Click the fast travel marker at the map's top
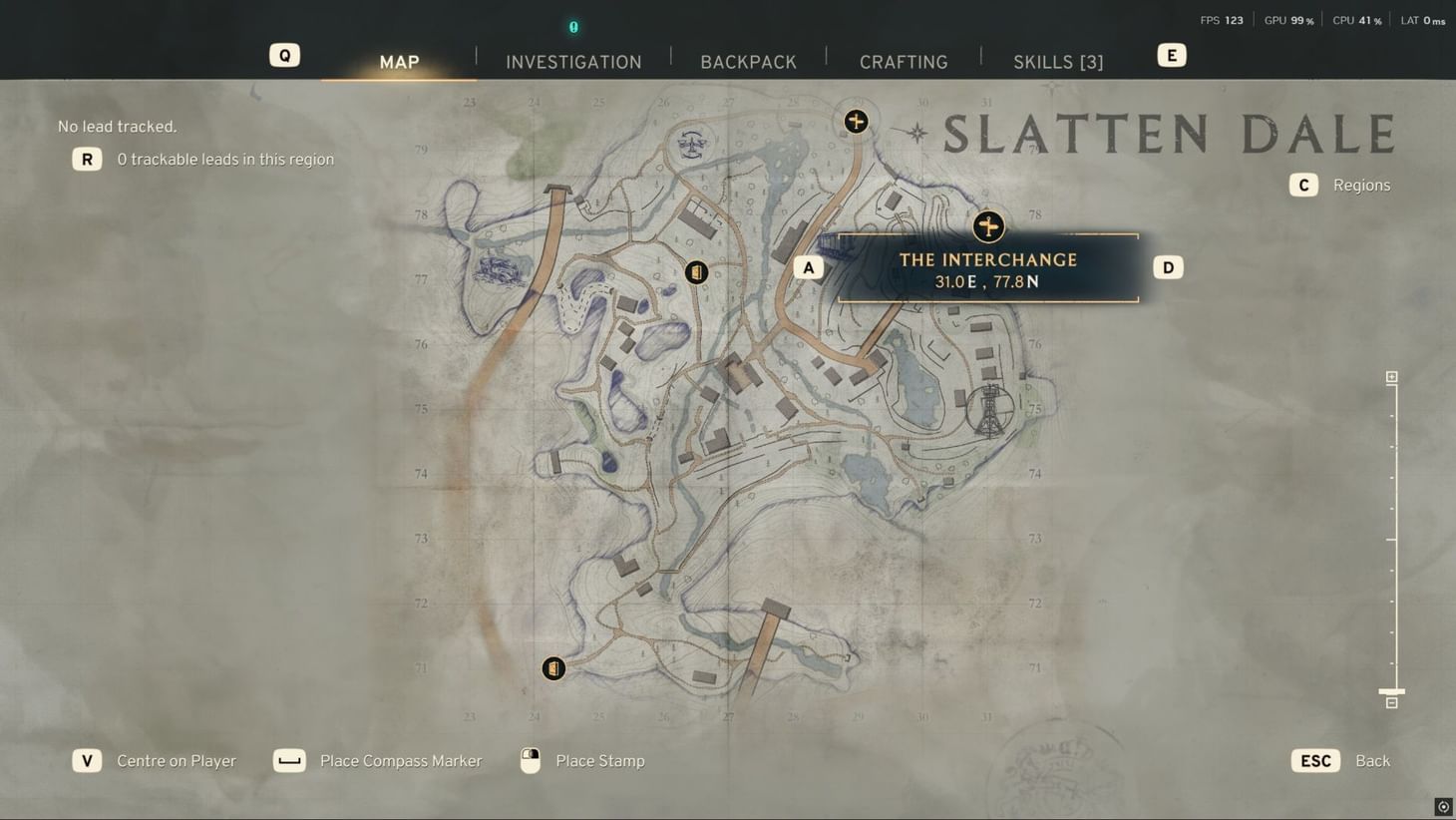 [856, 121]
